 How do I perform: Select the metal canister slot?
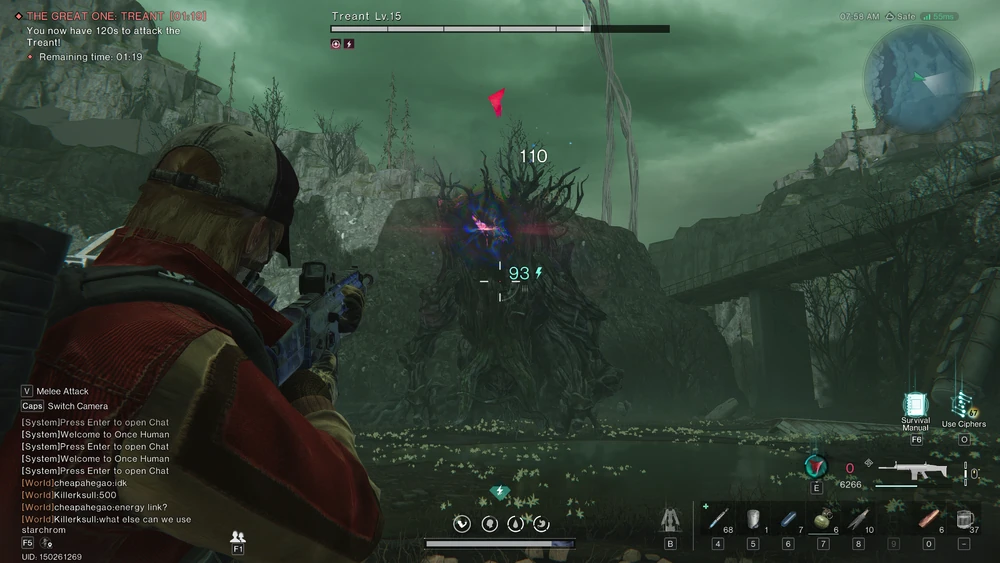[x=753, y=519]
